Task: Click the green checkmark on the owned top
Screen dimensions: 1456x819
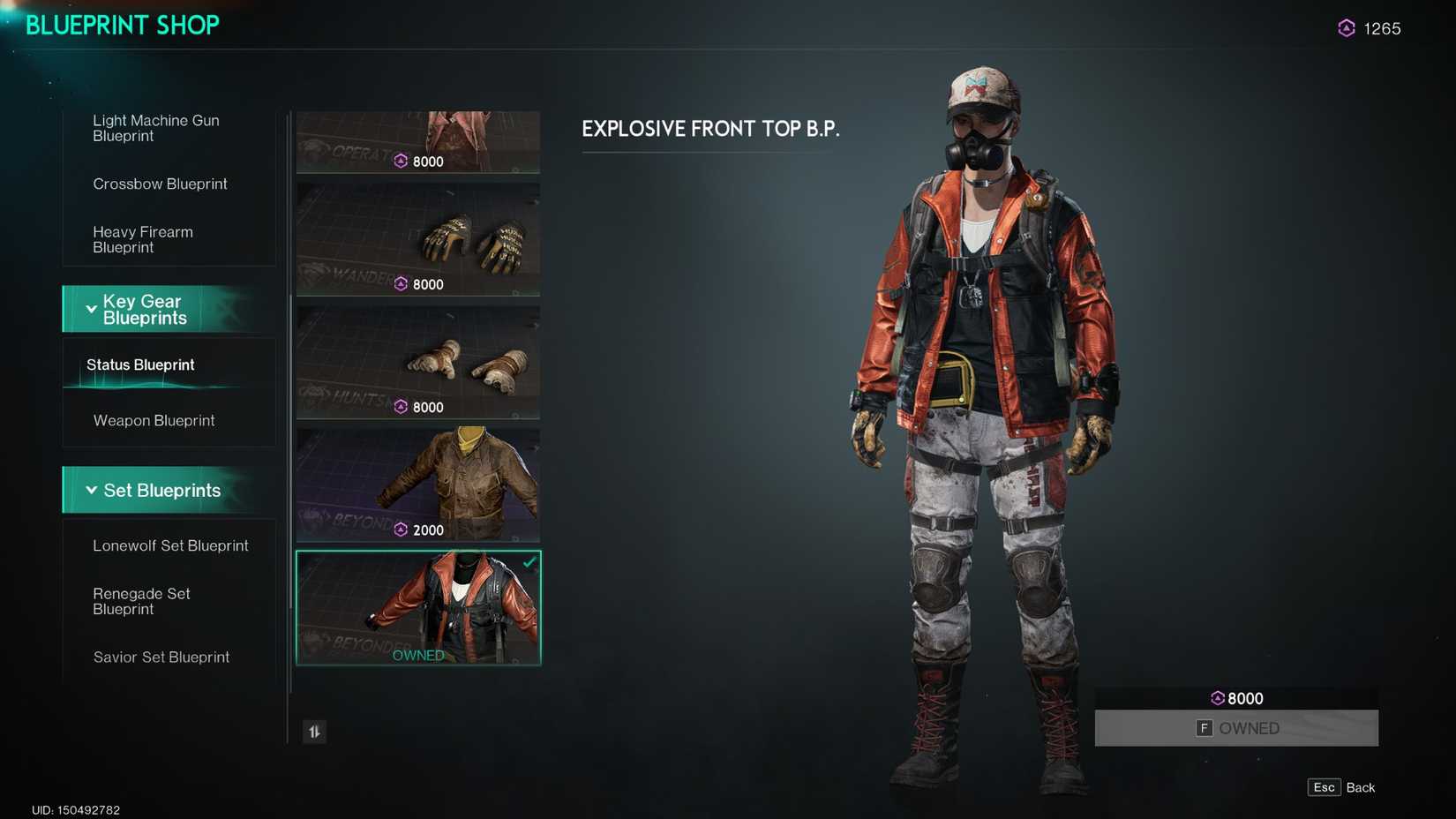Action: click(x=529, y=563)
